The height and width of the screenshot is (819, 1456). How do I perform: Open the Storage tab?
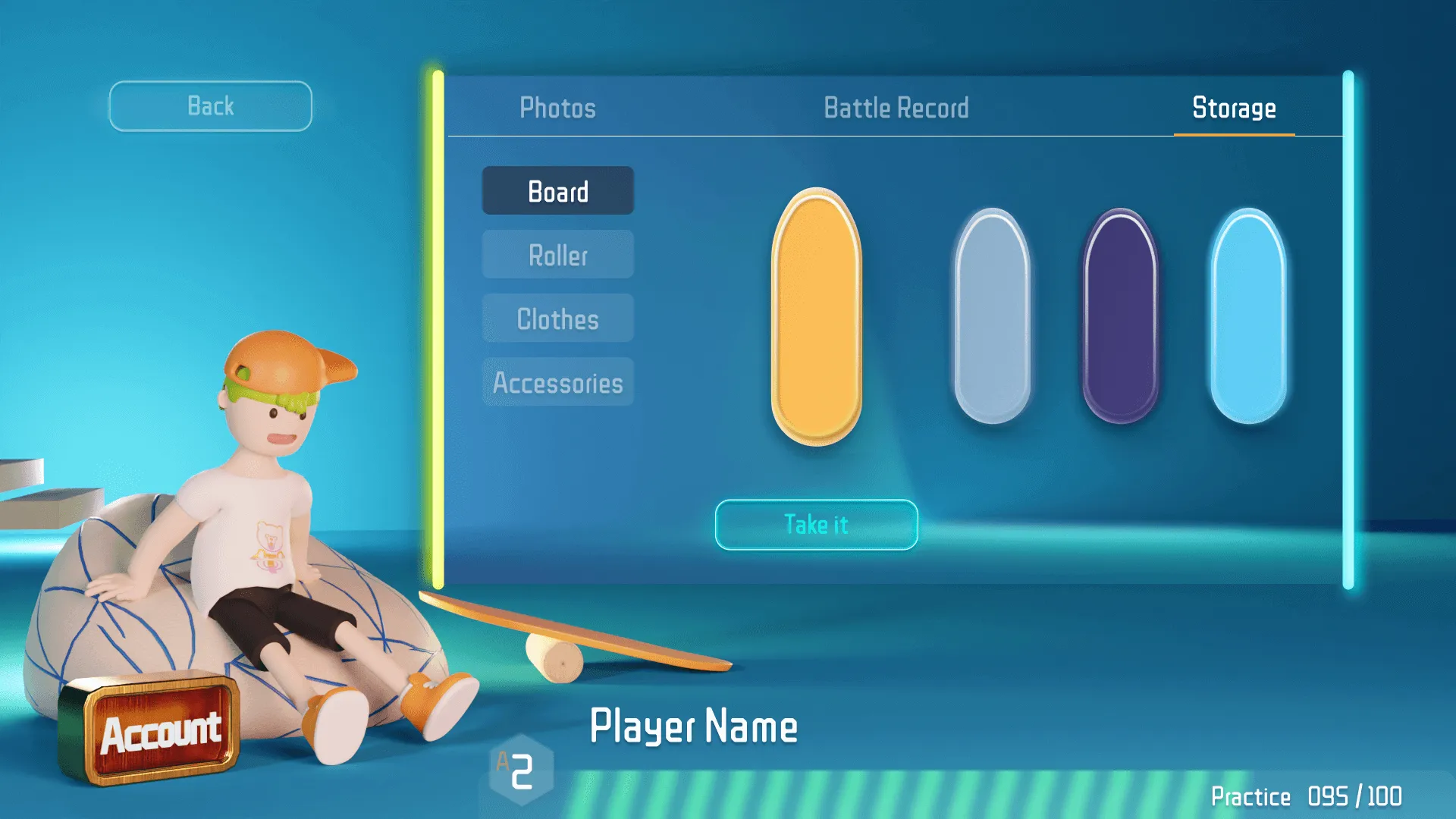coord(1234,108)
